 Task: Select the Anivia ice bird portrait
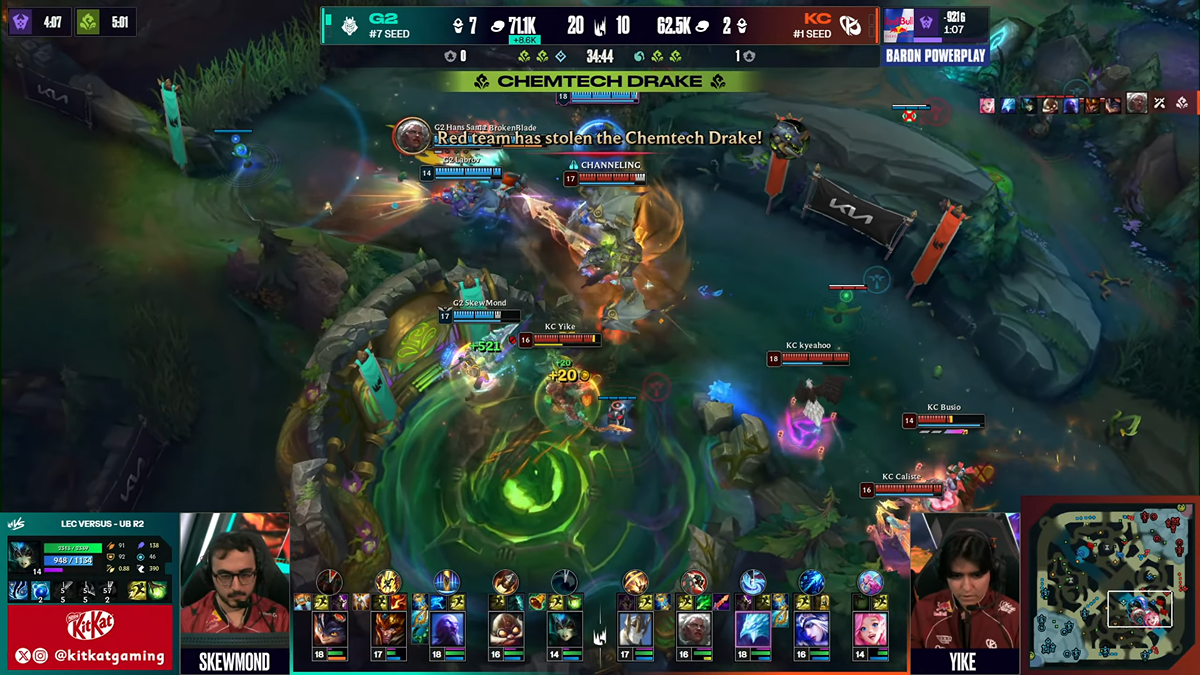tap(755, 629)
